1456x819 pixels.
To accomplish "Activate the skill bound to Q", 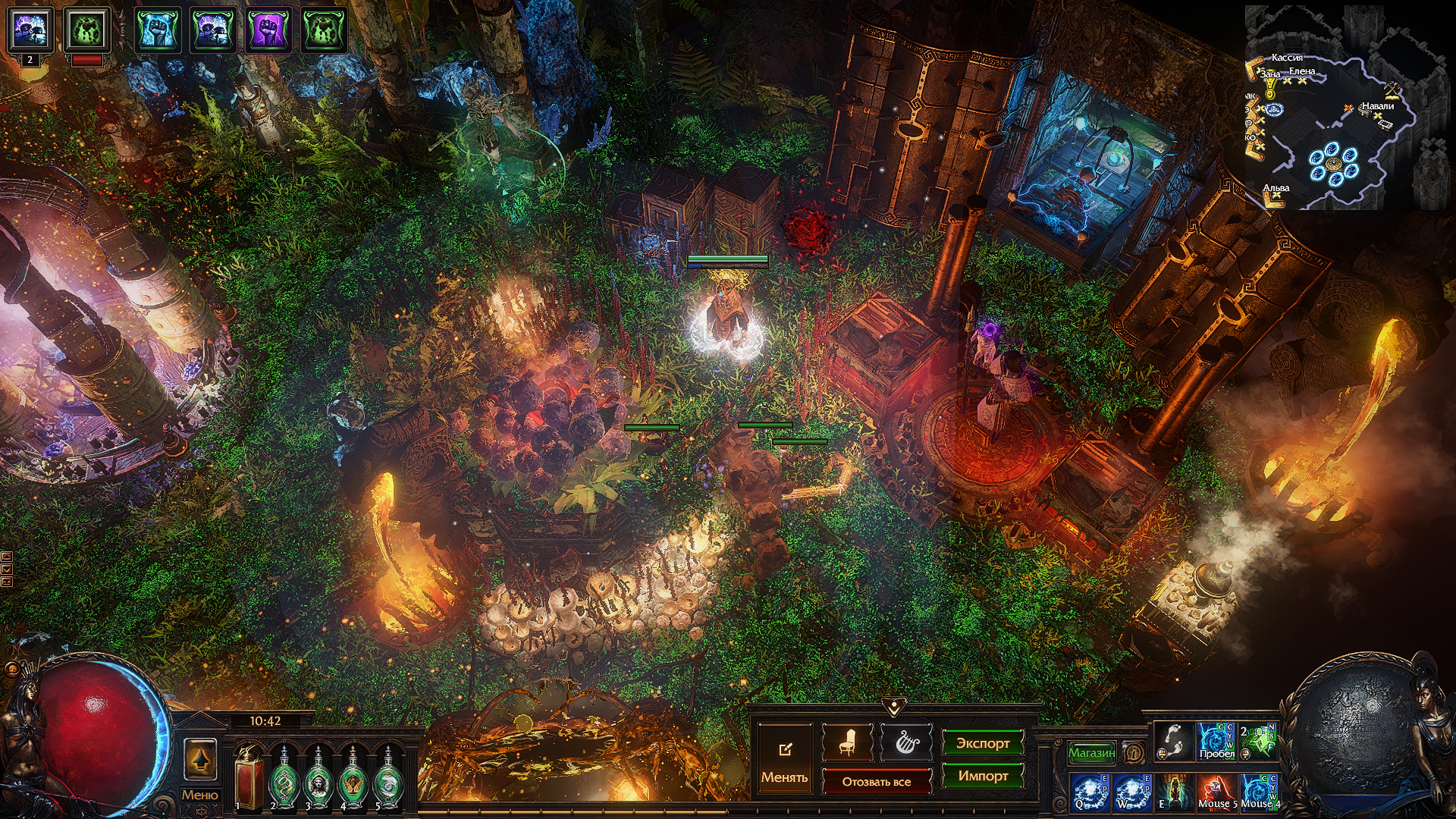I will coord(1090,792).
